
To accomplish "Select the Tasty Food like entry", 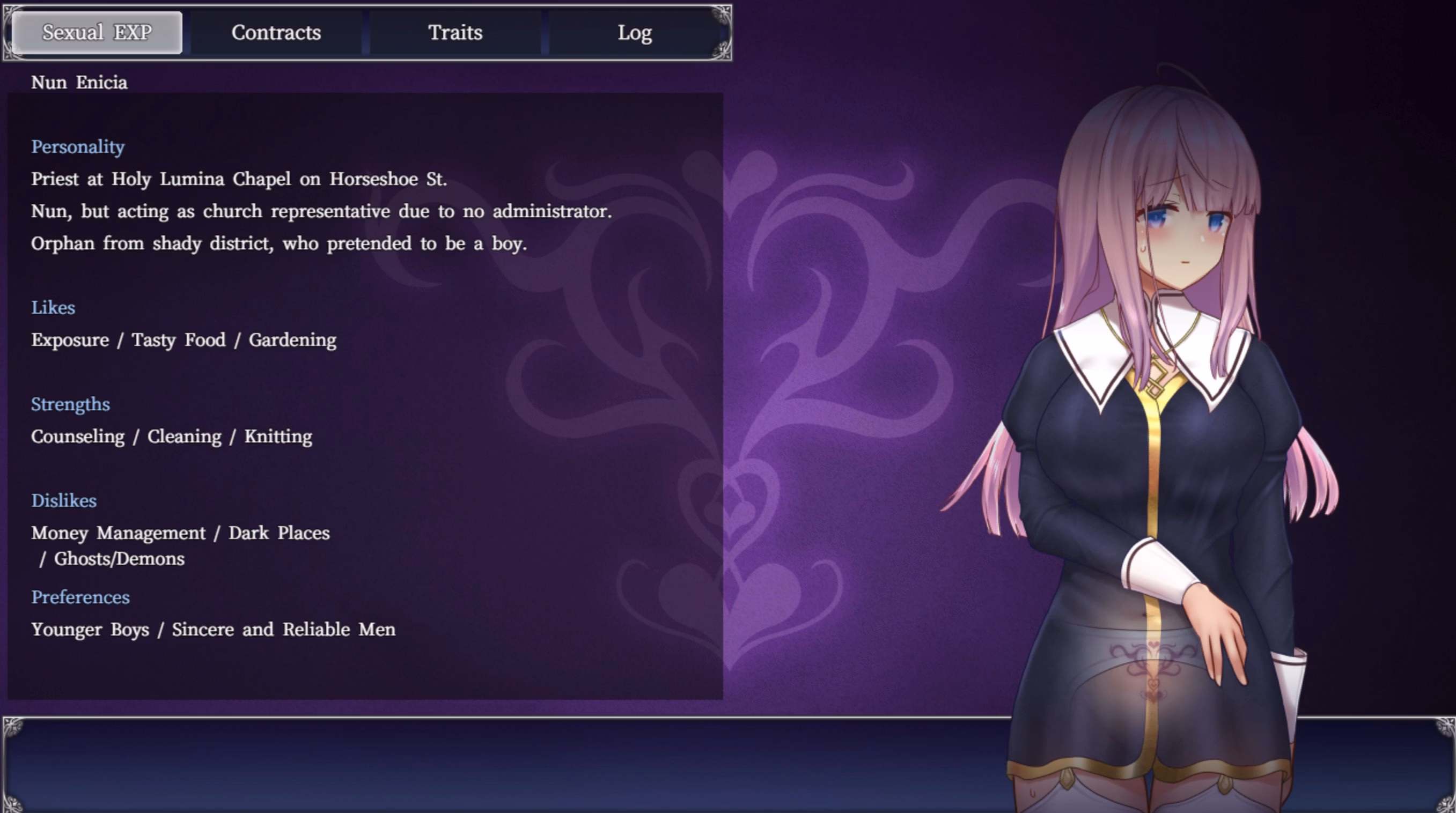I will 178,339.
